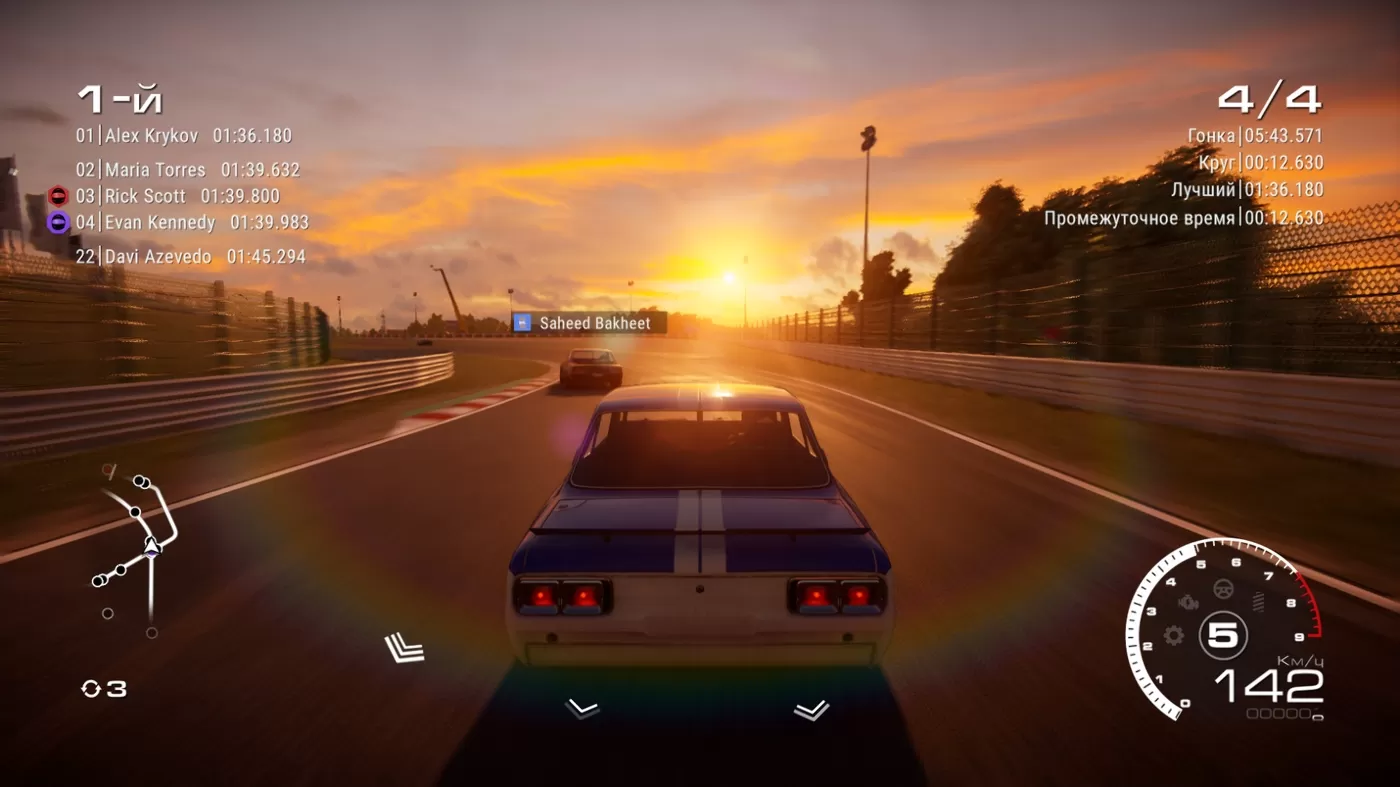
Task: Select the Saheed Bakheet name tag
Action: pos(589,323)
